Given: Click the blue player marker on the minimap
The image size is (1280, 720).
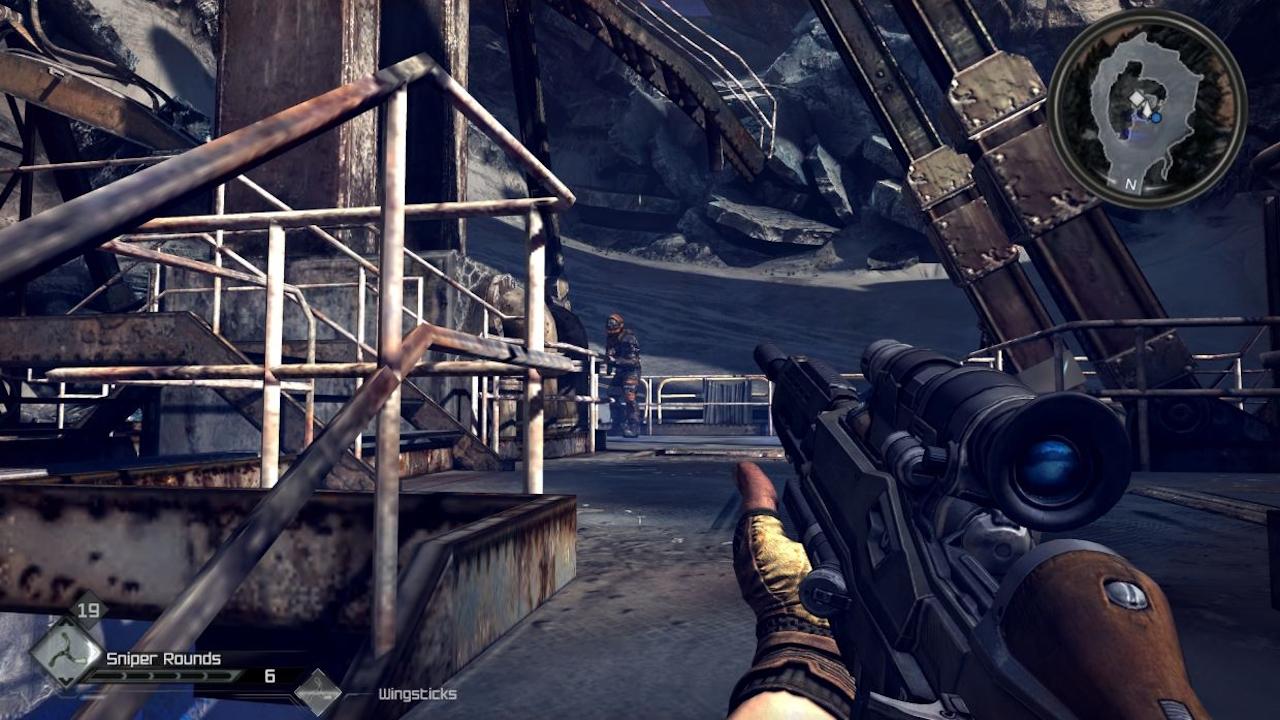Looking at the screenshot, I should click(x=1156, y=118).
